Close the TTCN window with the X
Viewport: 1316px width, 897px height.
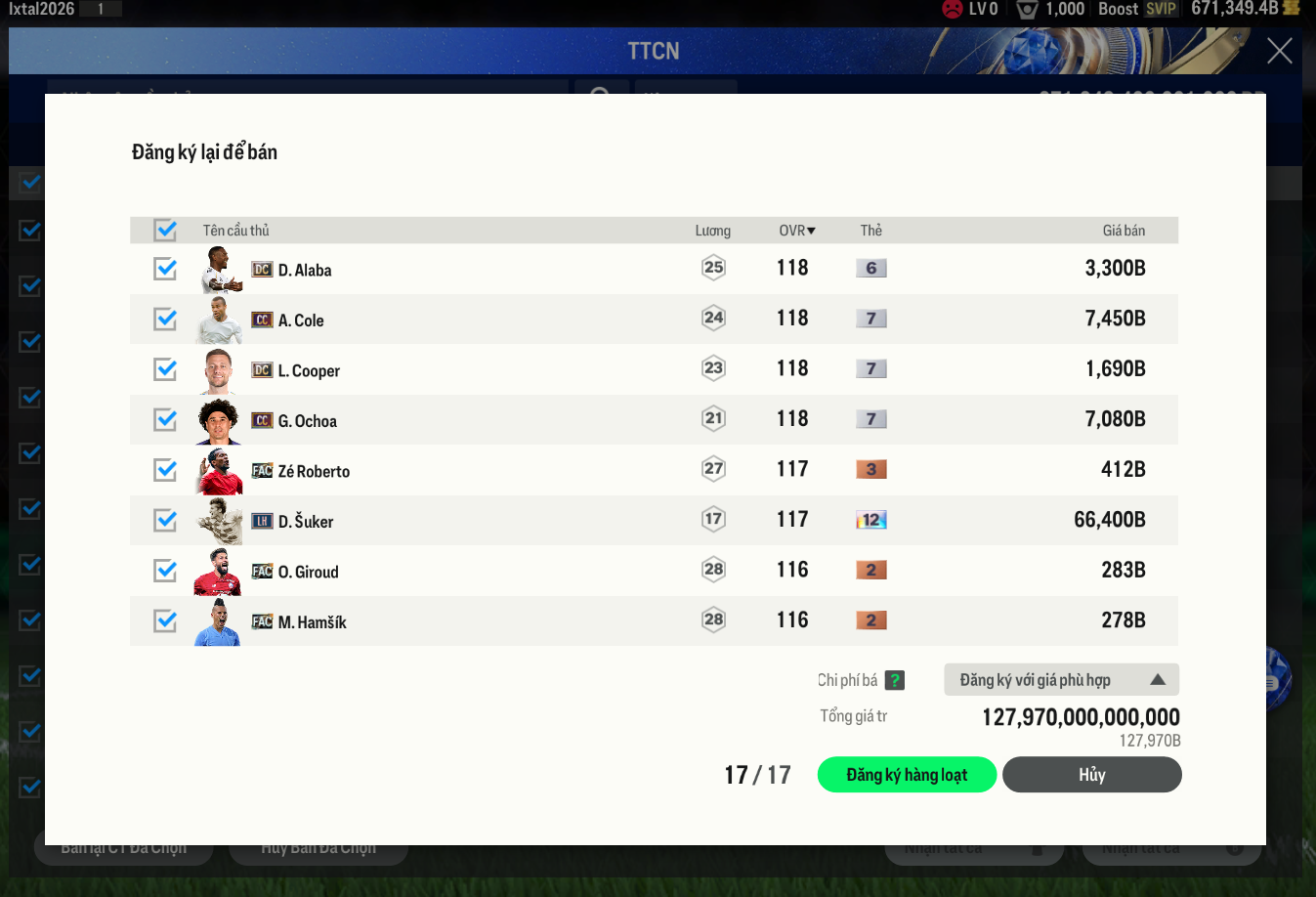(x=1279, y=51)
